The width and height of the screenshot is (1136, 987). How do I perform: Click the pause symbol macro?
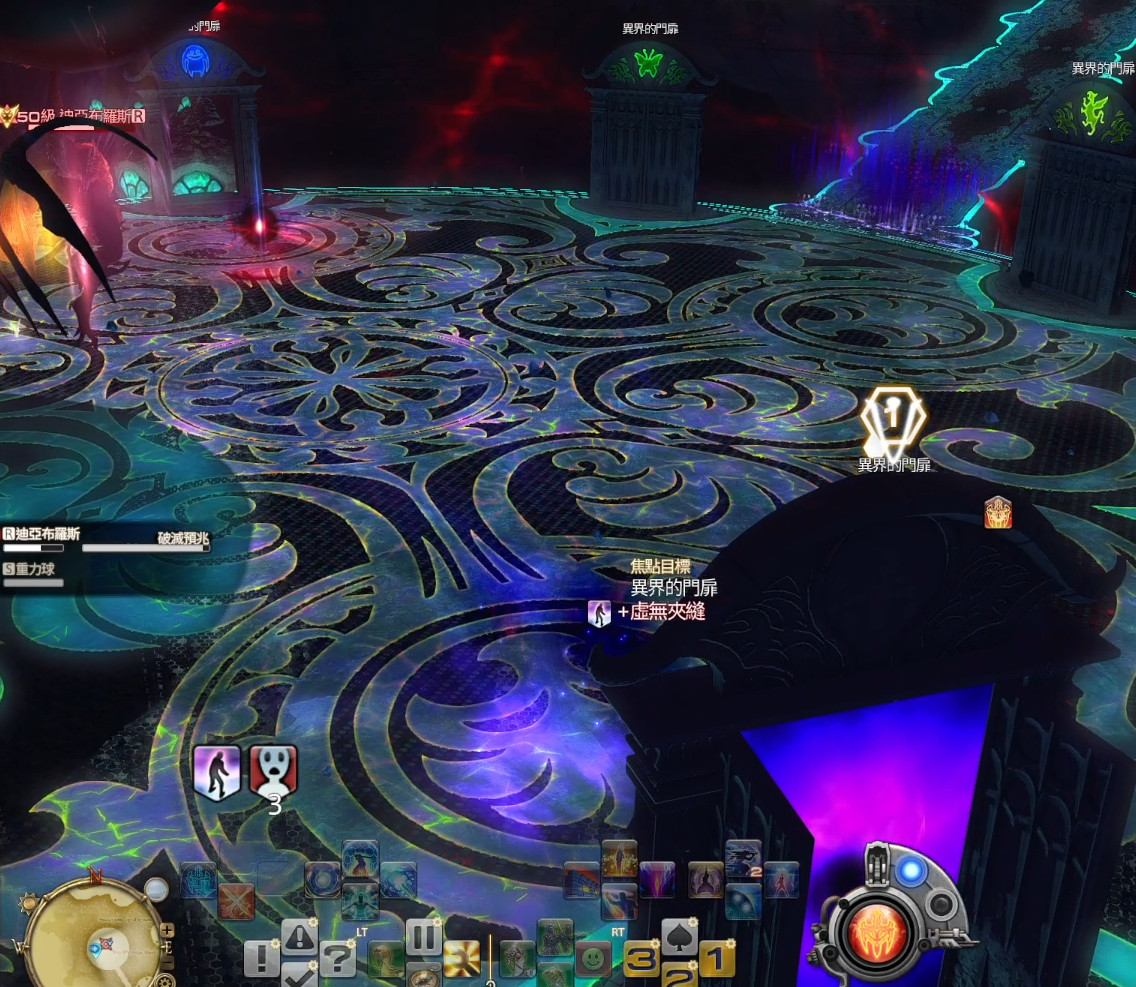[x=423, y=937]
